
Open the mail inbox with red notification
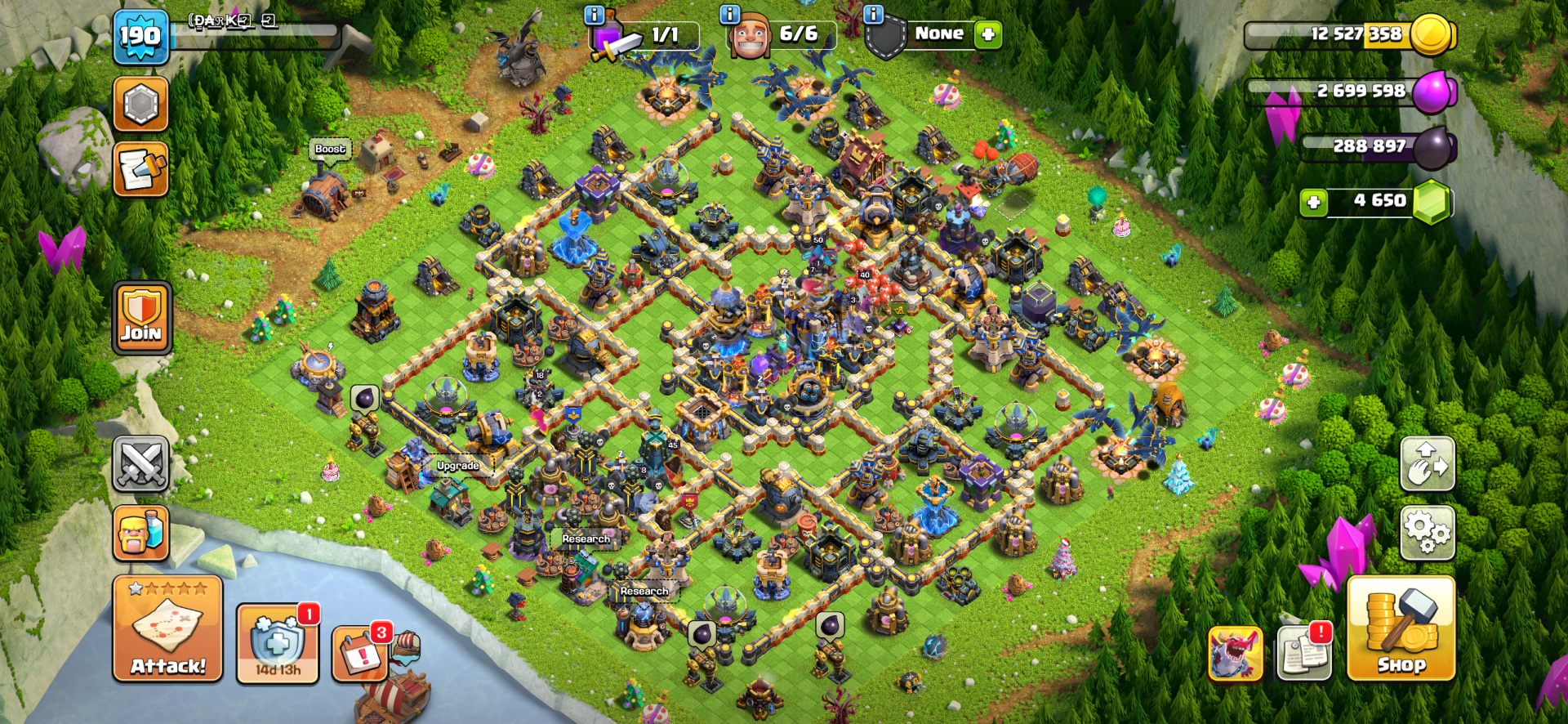1304,654
